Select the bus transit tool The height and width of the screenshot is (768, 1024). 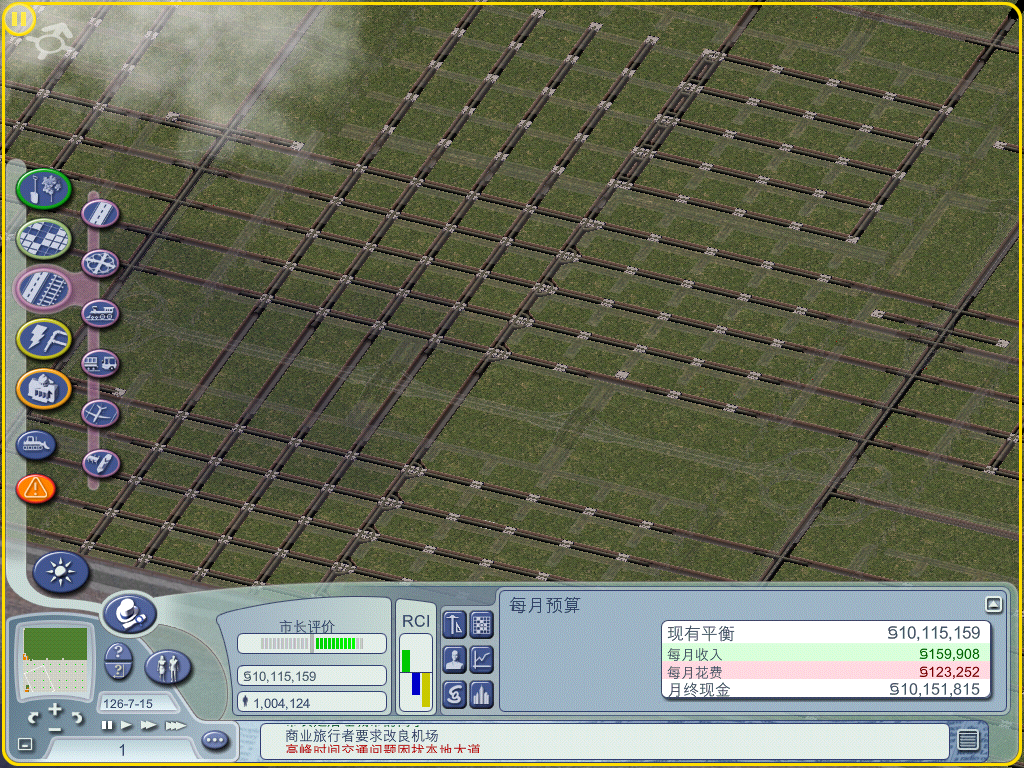(101, 363)
